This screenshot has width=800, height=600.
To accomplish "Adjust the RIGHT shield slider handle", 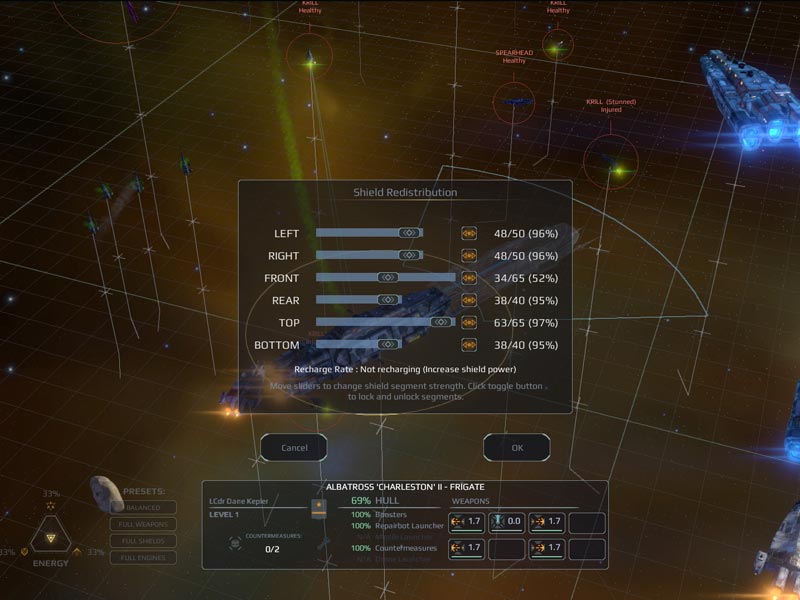I will pyautogui.click(x=408, y=255).
